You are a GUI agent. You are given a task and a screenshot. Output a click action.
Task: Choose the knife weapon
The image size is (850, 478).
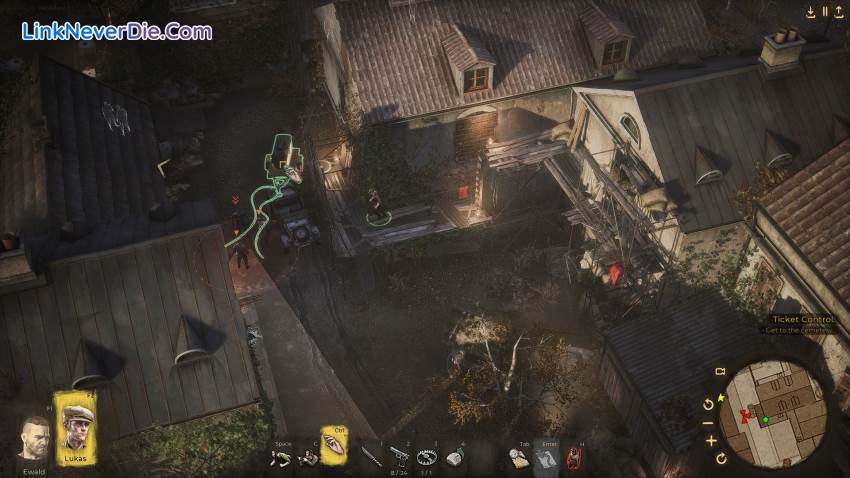click(x=370, y=456)
